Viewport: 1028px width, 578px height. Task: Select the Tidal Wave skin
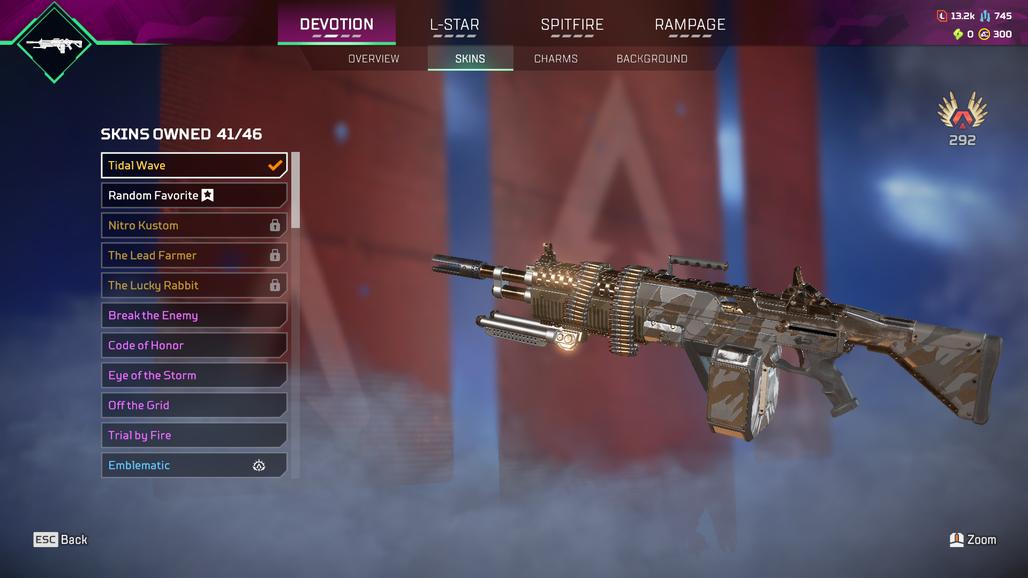[x=194, y=165]
